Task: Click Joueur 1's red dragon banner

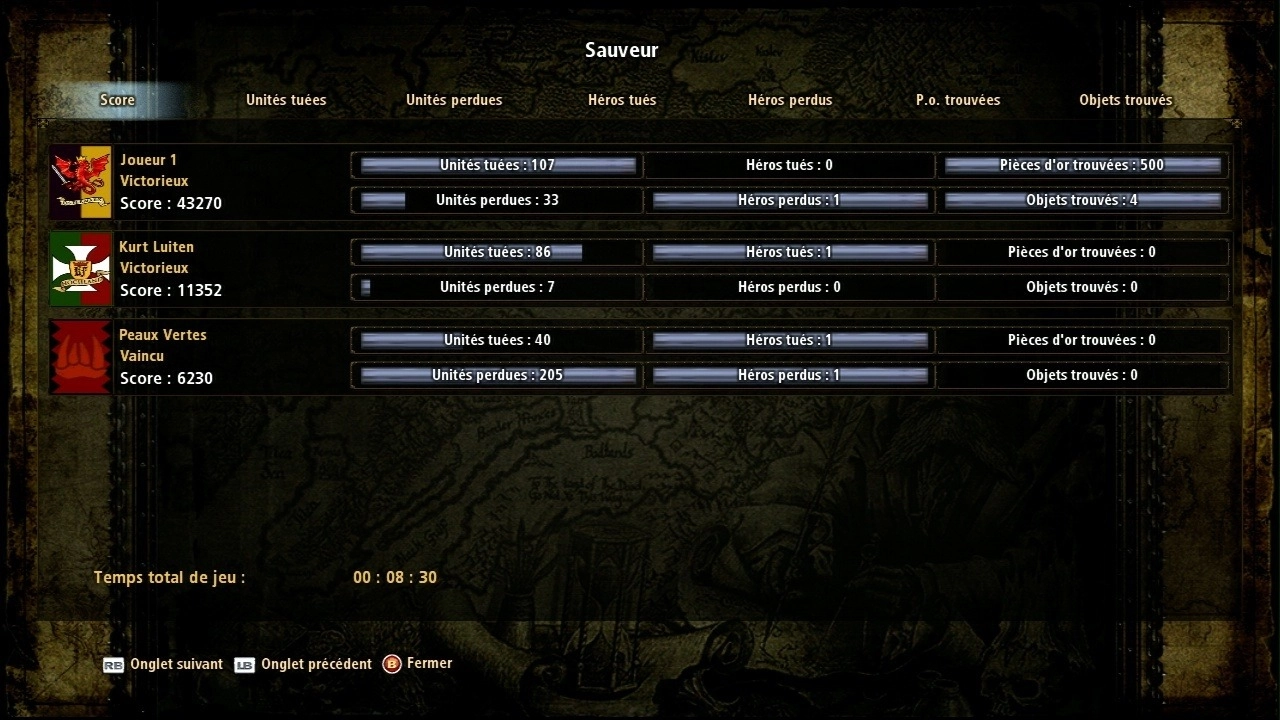Action: 81,182
